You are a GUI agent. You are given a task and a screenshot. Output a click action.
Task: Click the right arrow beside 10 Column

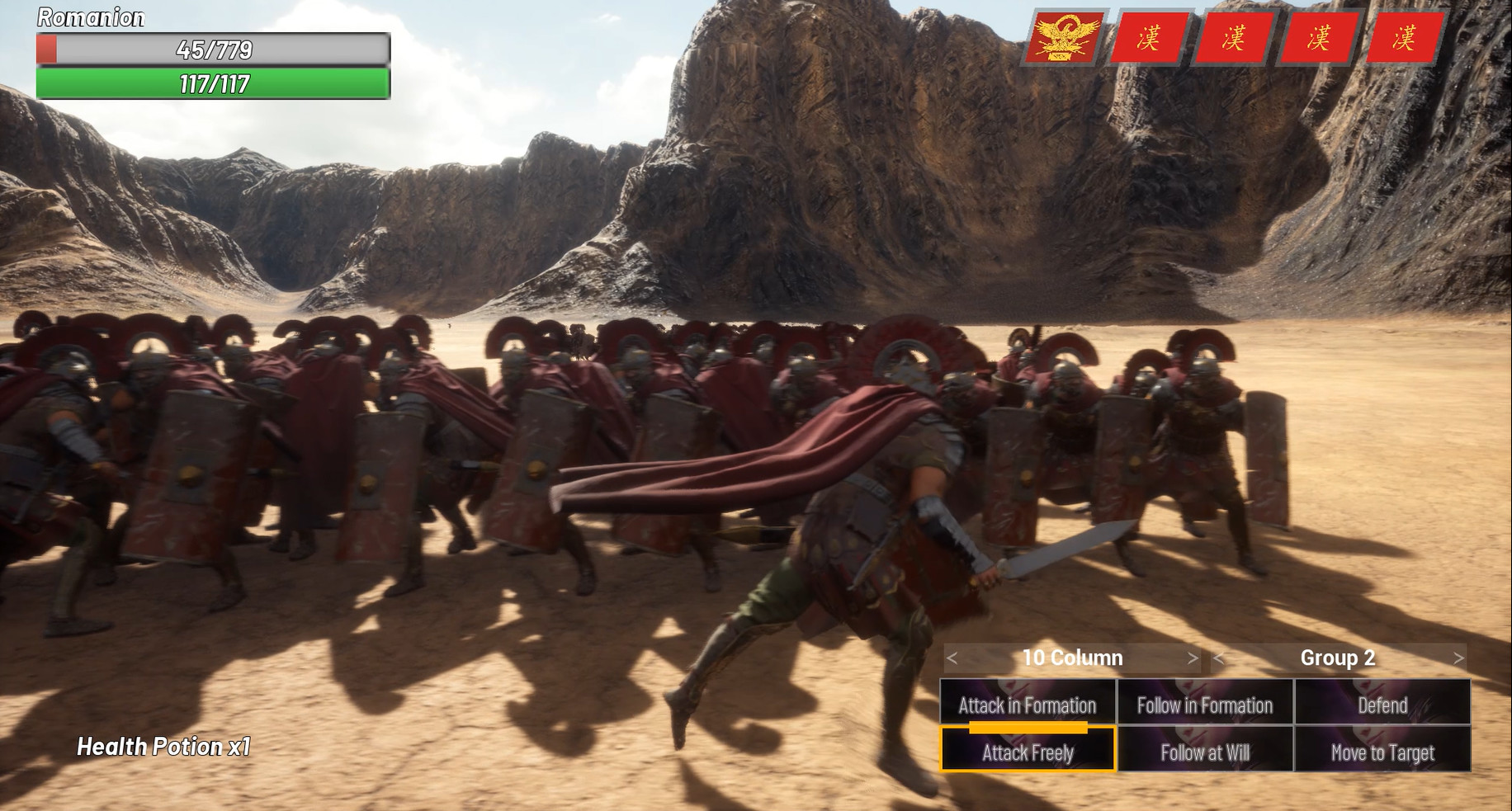[x=1192, y=658]
